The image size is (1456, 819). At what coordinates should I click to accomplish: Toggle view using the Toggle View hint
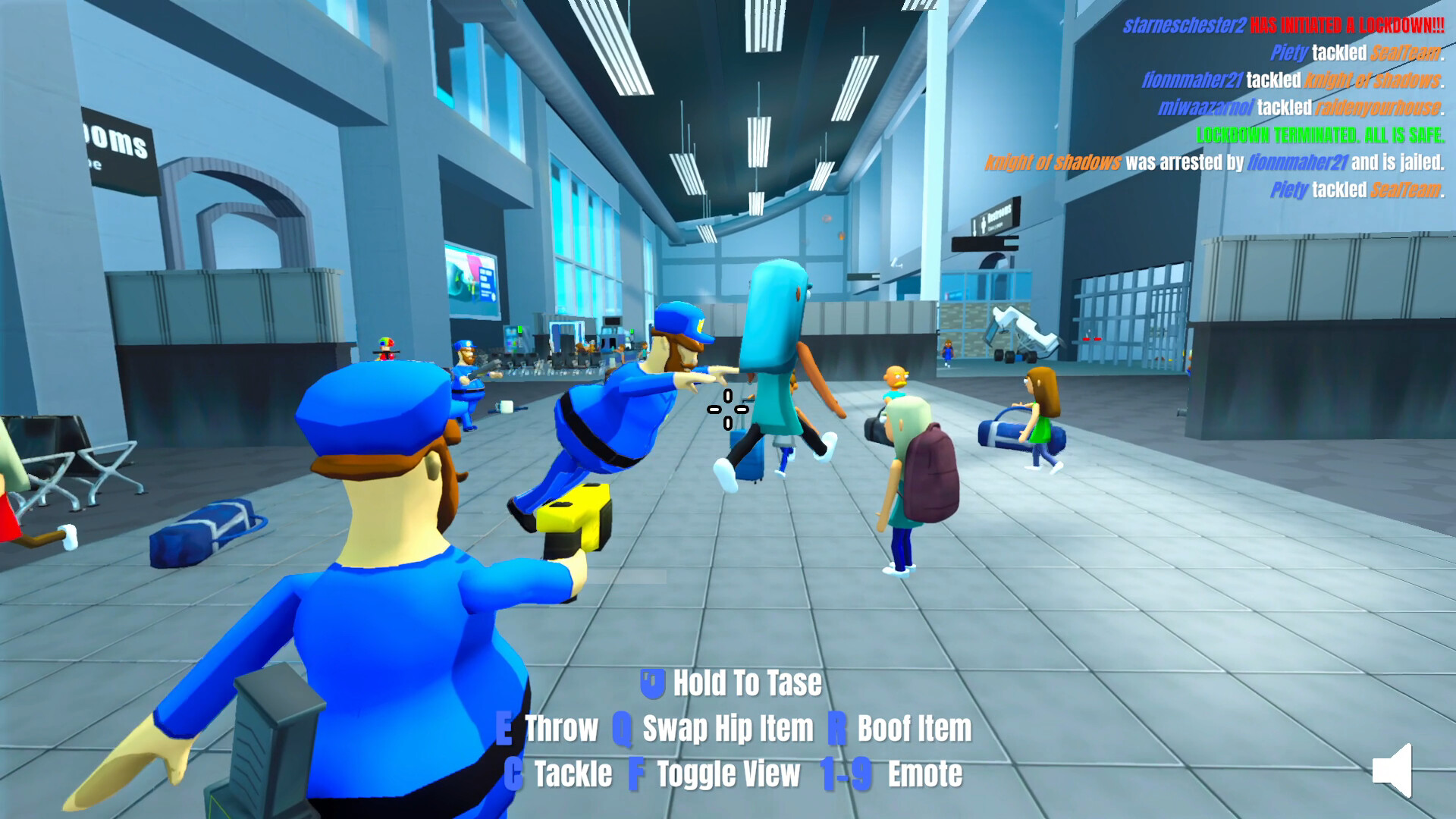(x=726, y=774)
